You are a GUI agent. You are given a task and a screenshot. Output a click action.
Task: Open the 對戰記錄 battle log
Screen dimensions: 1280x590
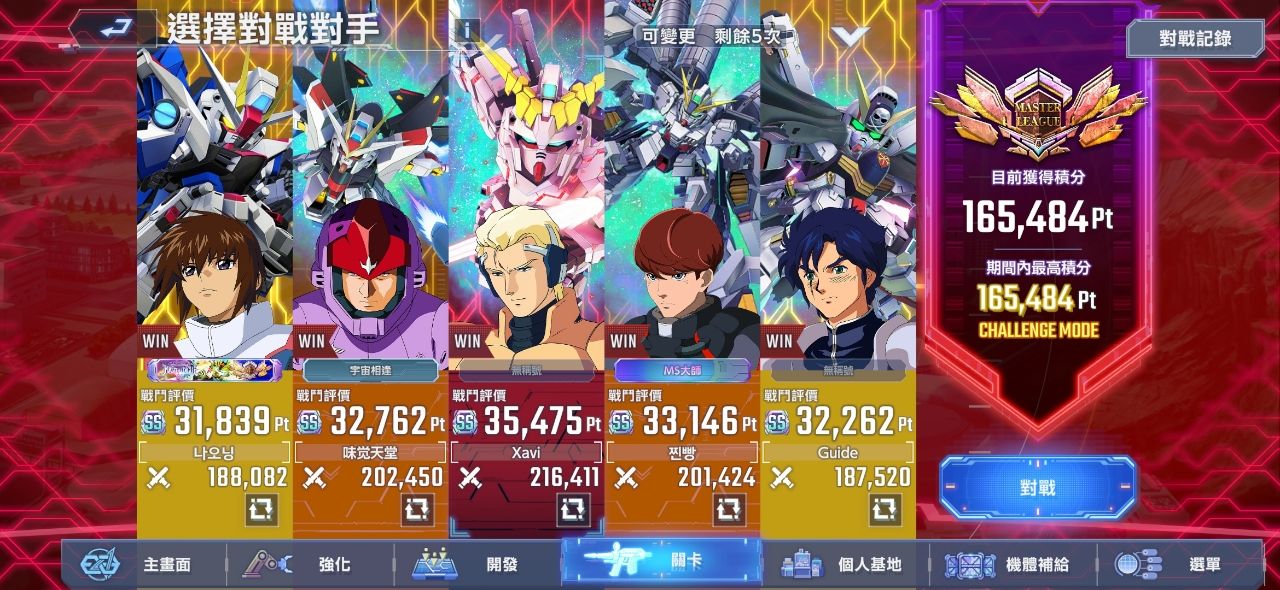point(1195,39)
